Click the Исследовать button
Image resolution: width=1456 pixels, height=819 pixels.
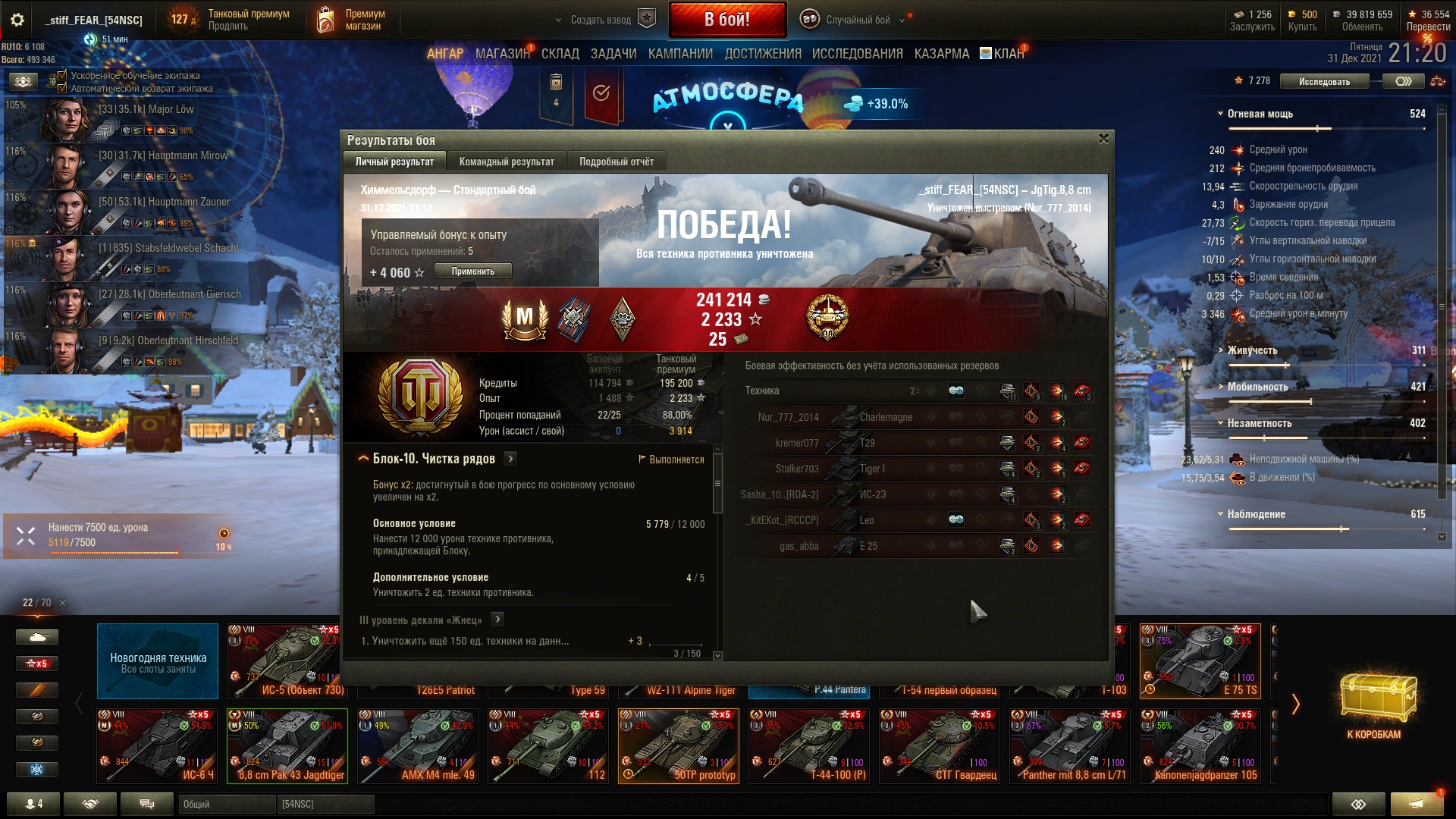coord(1323,81)
